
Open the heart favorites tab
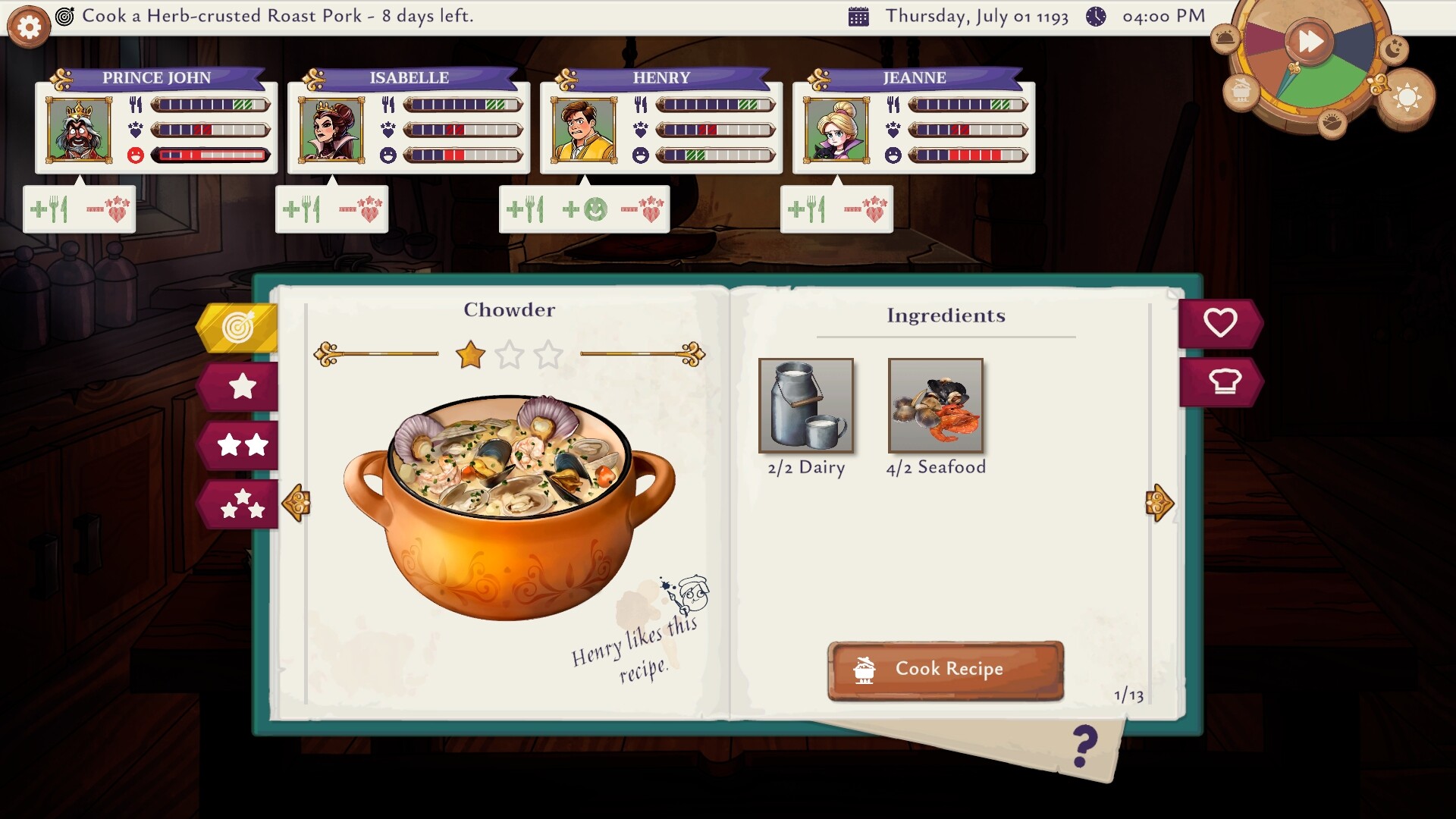pyautogui.click(x=1219, y=323)
